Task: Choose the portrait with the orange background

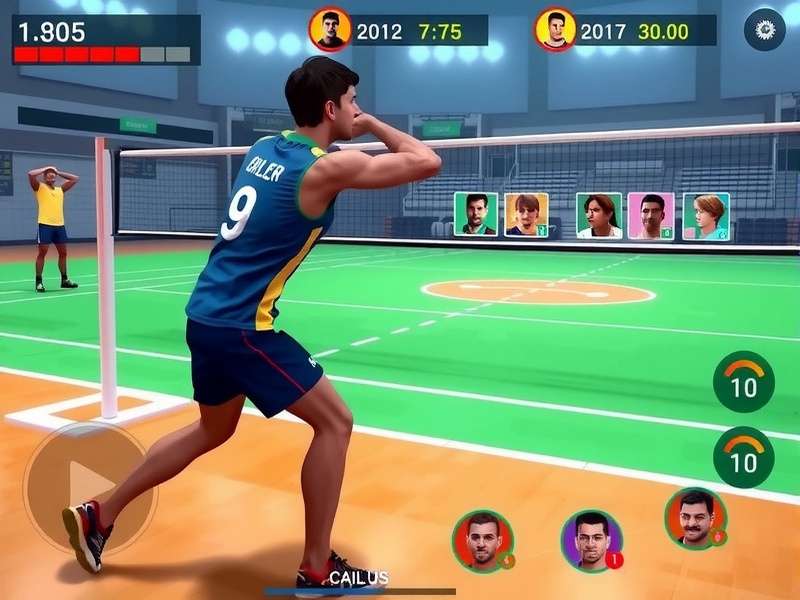Action: 526,215
